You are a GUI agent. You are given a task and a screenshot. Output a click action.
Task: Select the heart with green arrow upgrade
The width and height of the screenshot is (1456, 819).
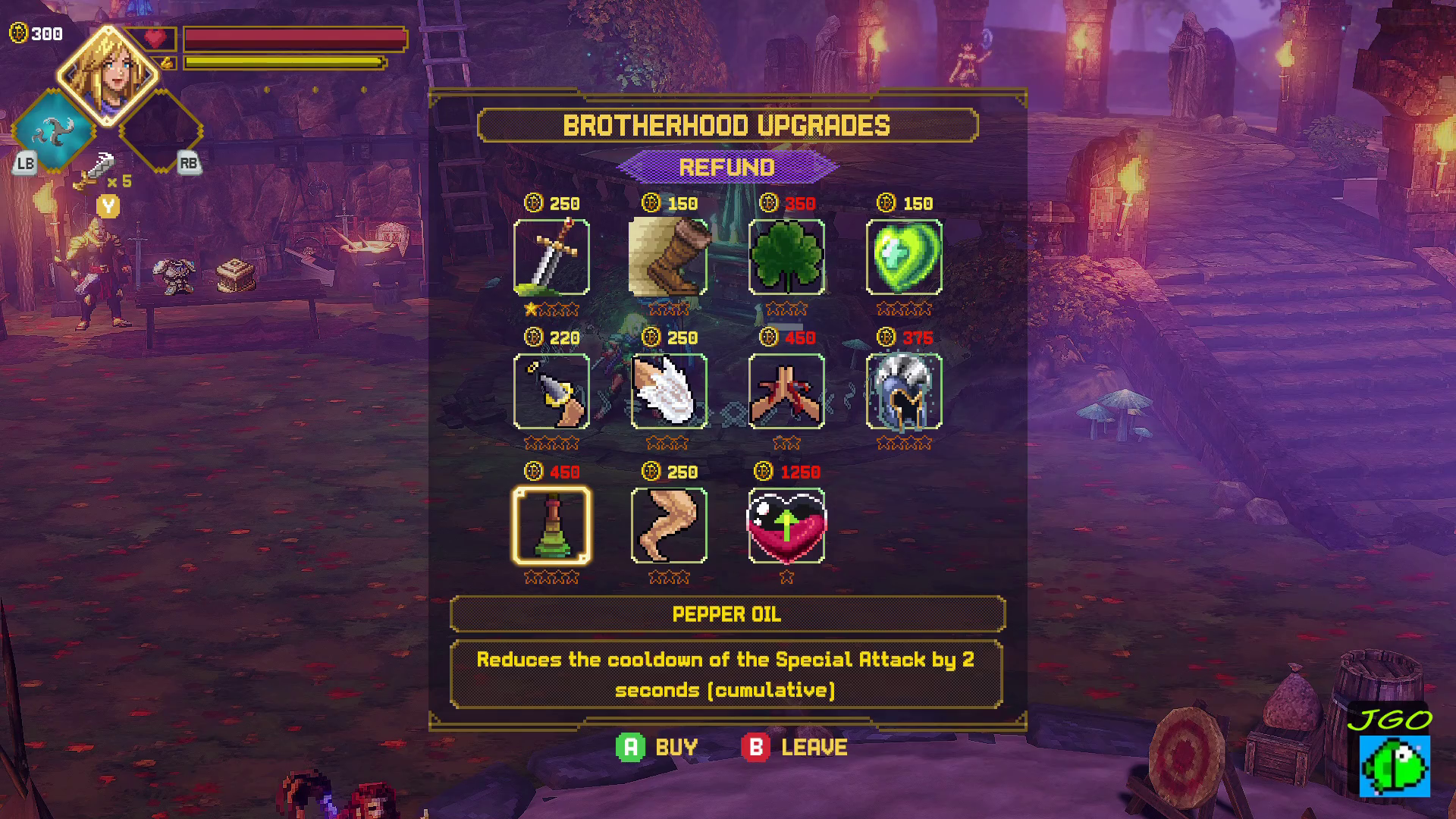coord(786,526)
